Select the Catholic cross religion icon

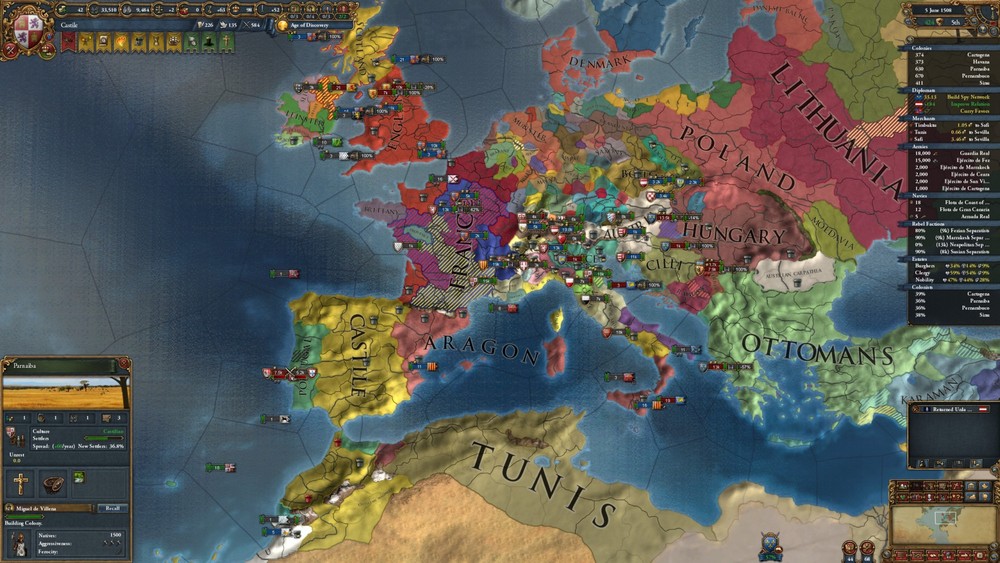[x=20, y=484]
